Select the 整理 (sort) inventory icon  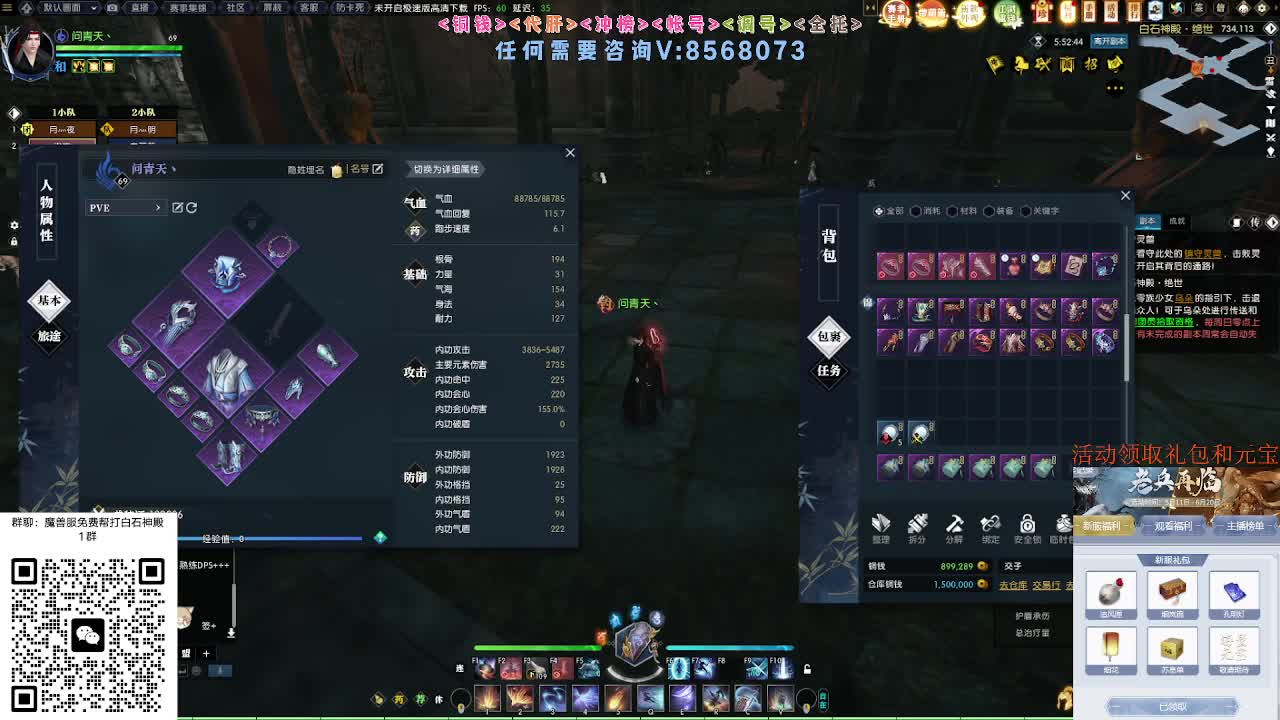click(x=880, y=525)
